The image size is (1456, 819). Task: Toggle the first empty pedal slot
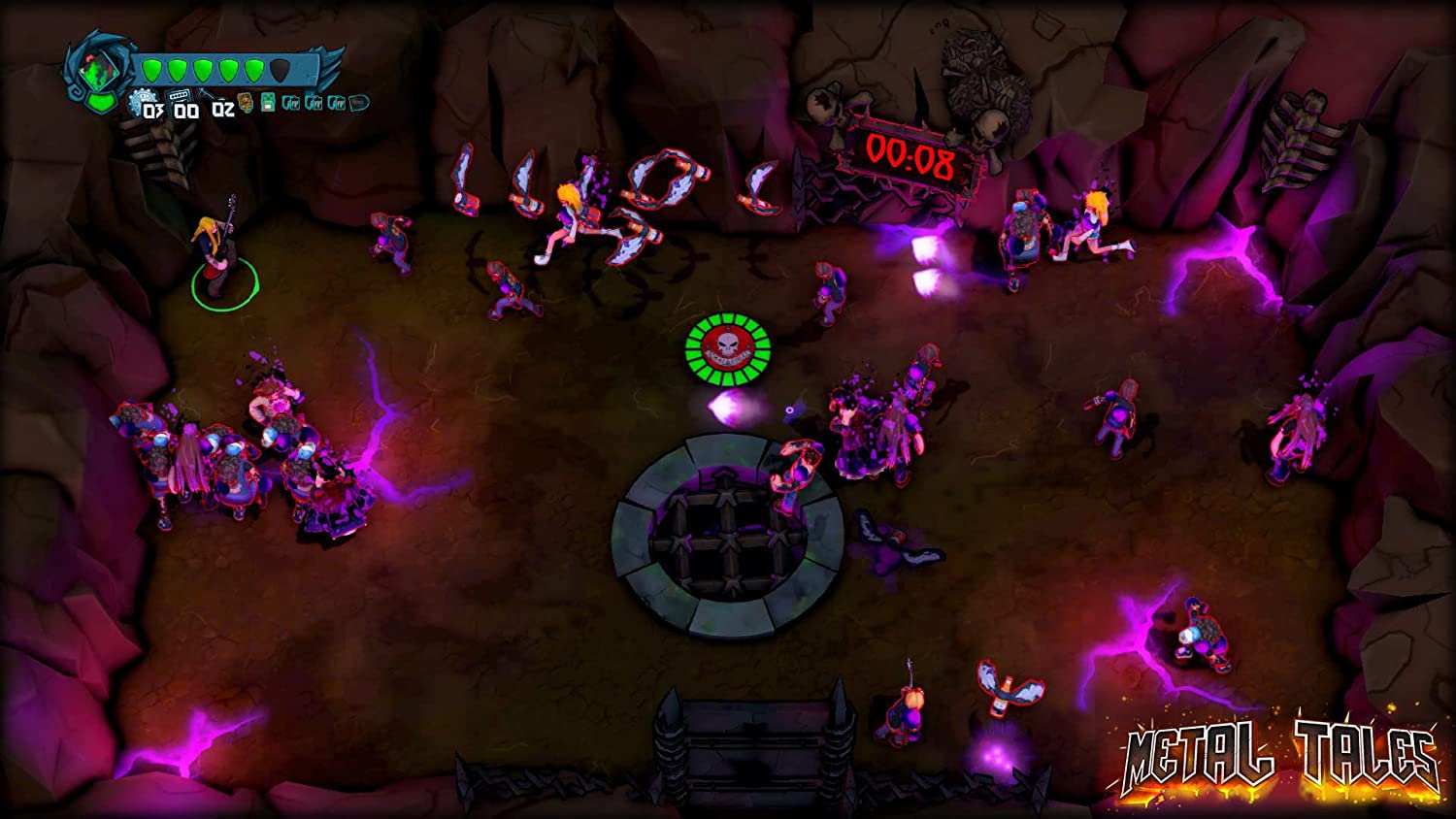coord(290,102)
